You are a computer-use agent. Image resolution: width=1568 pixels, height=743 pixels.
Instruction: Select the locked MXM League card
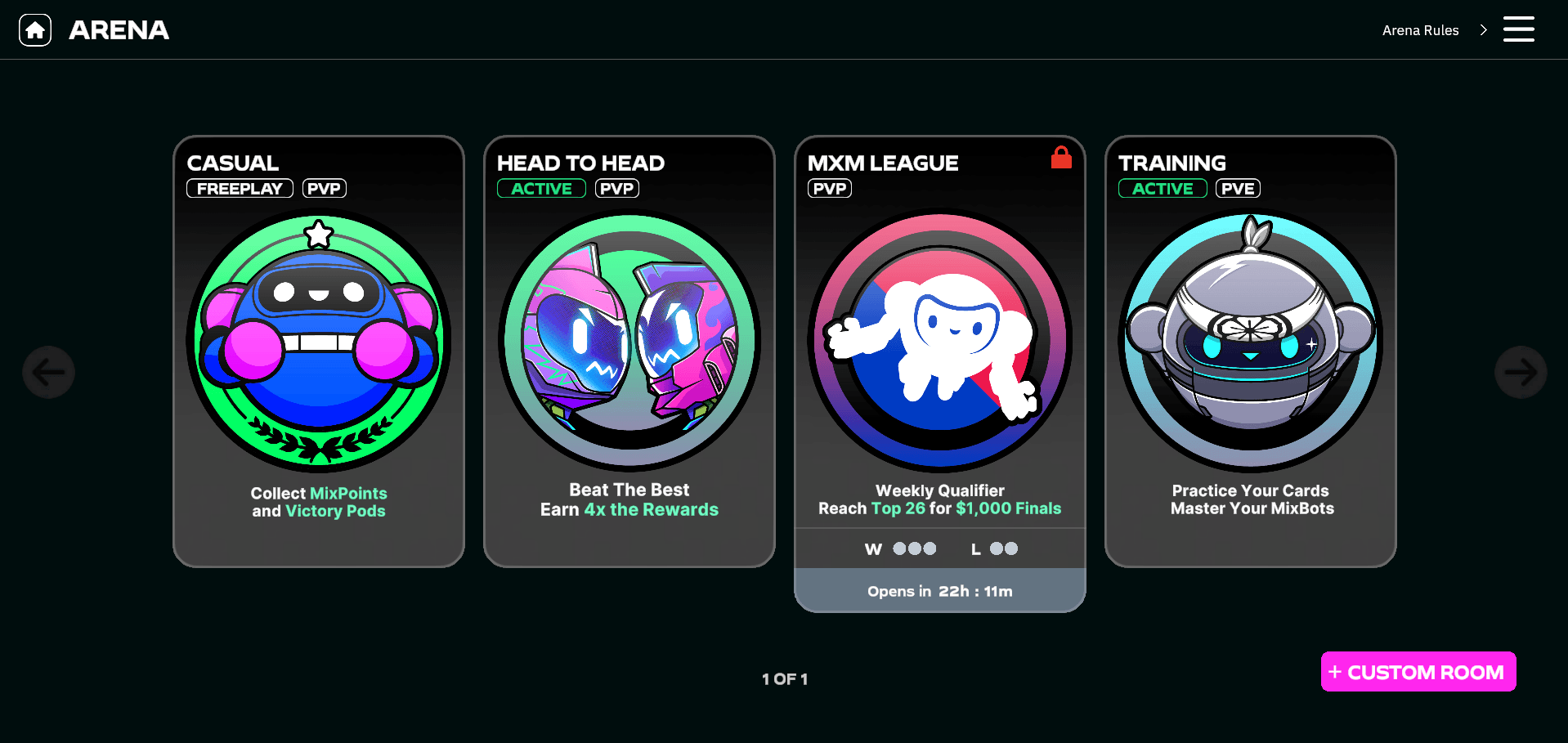pos(940,351)
